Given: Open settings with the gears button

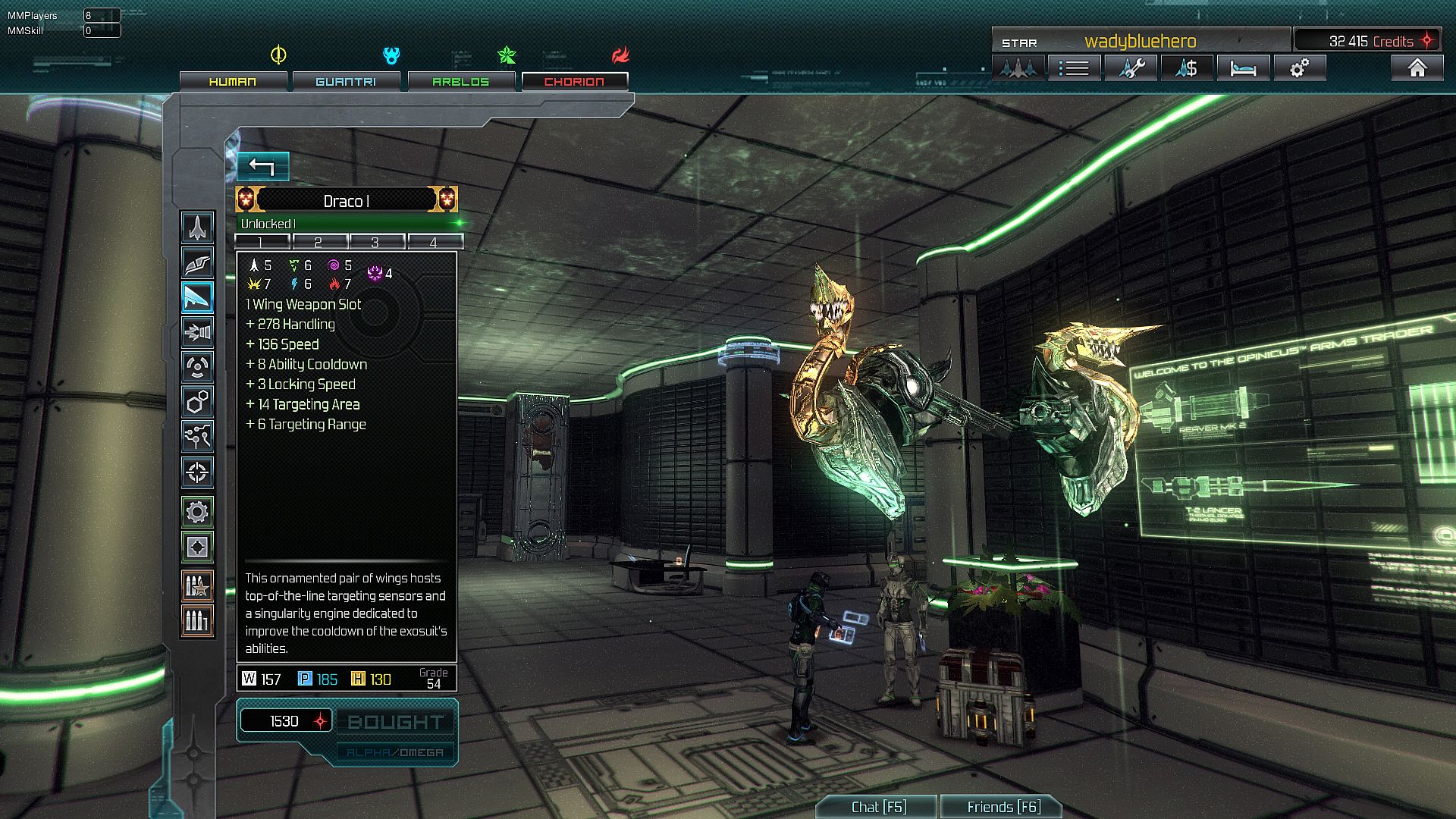Looking at the screenshot, I should pos(1299,68).
